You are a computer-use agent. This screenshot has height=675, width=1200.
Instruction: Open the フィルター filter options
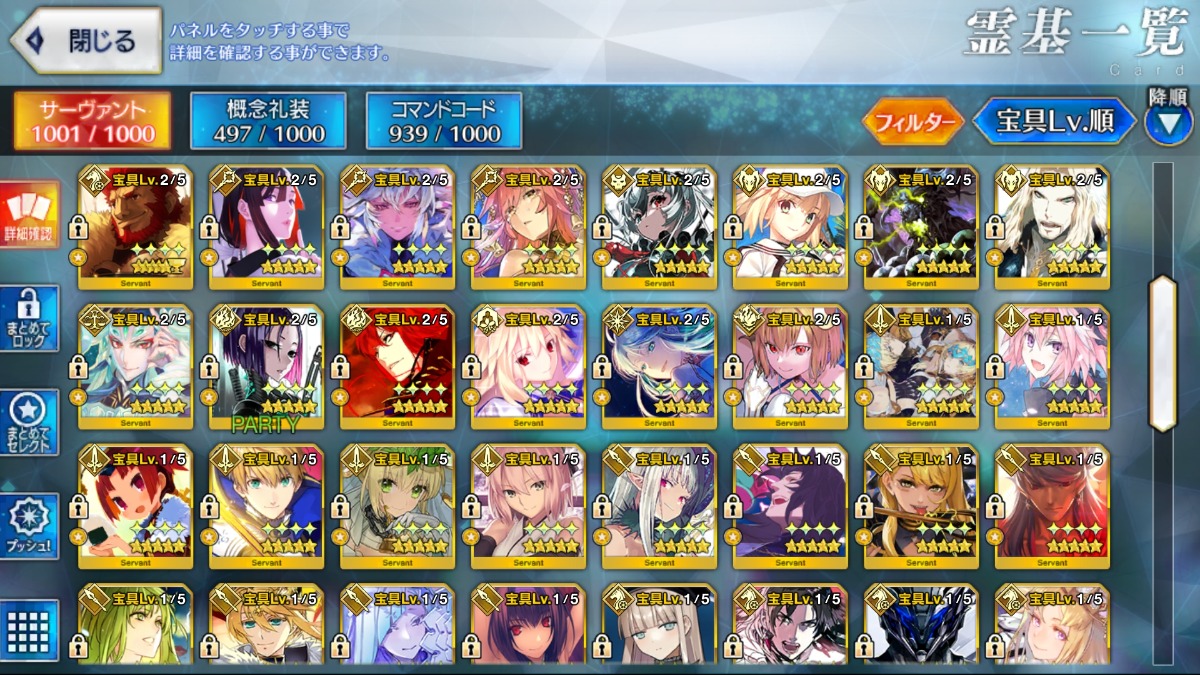click(x=912, y=122)
